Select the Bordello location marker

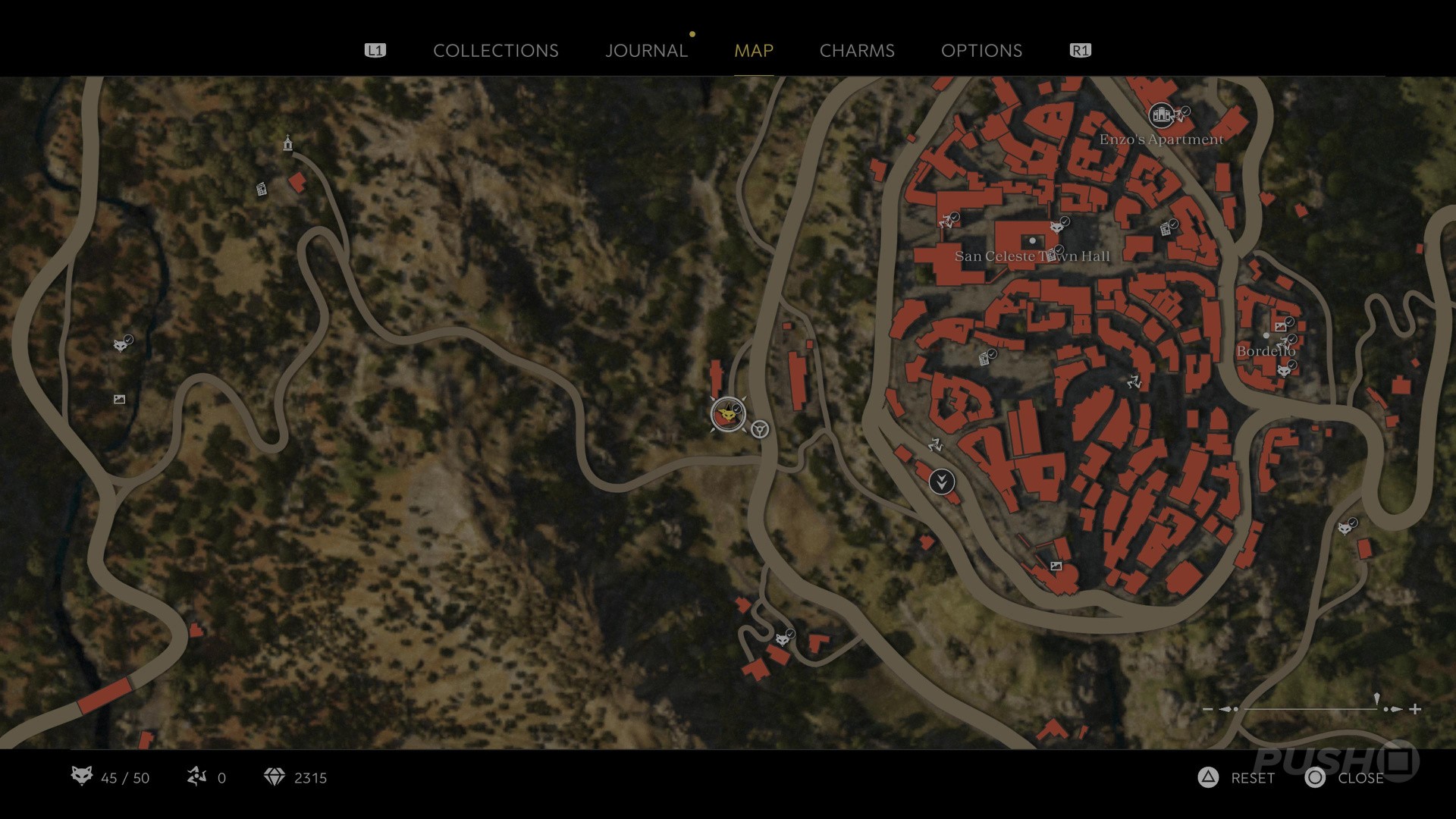[x=1266, y=336]
